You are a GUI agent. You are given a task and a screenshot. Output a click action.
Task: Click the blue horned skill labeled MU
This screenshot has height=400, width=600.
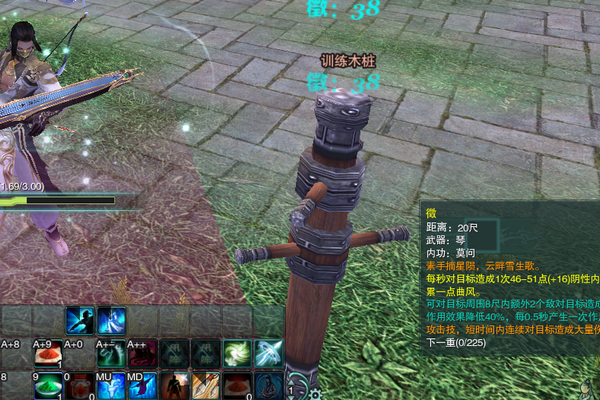pos(112,385)
